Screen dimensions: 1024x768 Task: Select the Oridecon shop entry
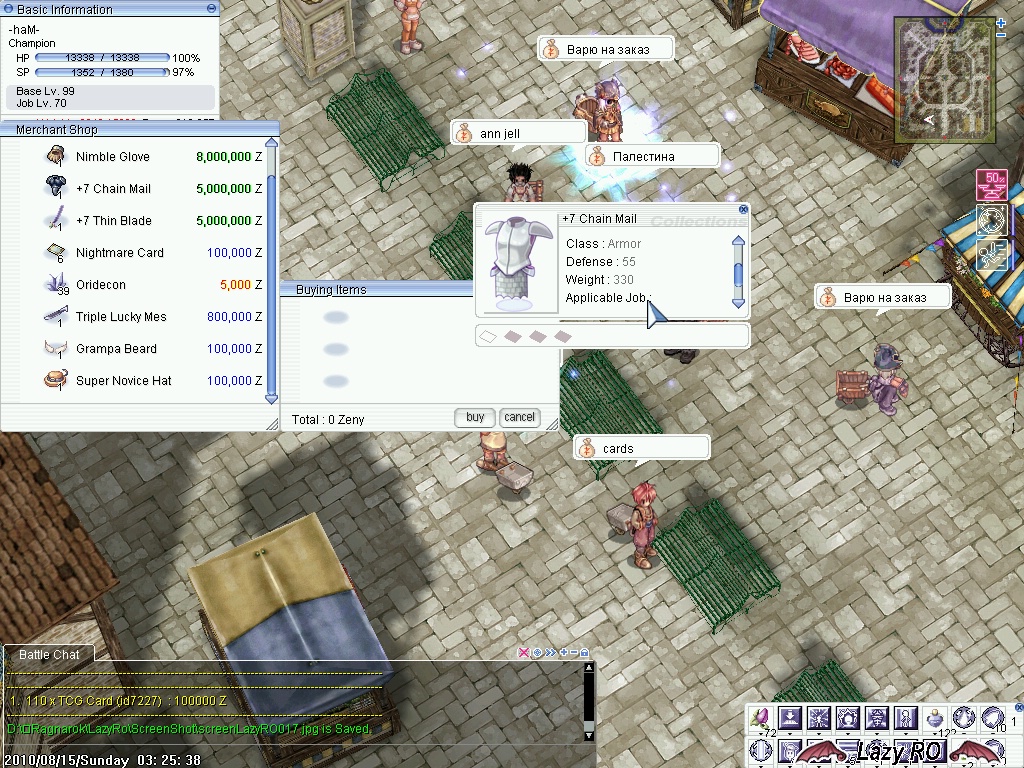point(101,285)
